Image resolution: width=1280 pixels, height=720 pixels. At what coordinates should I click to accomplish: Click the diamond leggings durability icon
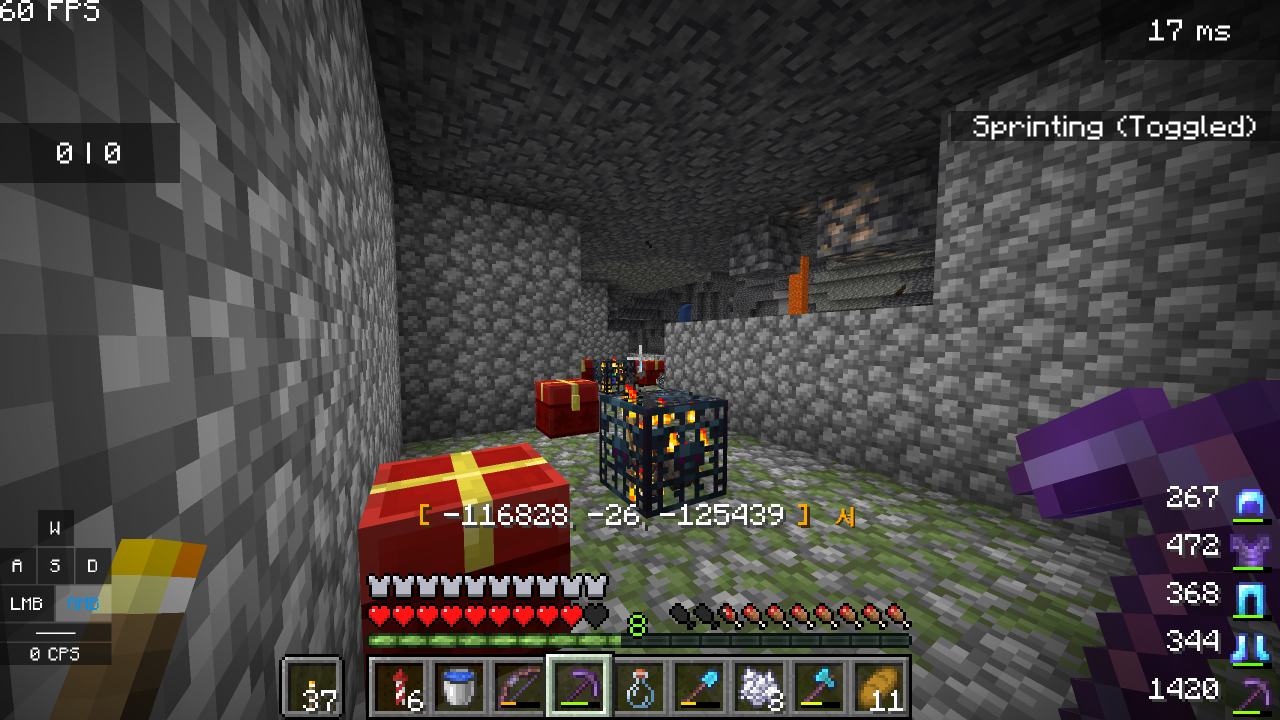point(1251,596)
